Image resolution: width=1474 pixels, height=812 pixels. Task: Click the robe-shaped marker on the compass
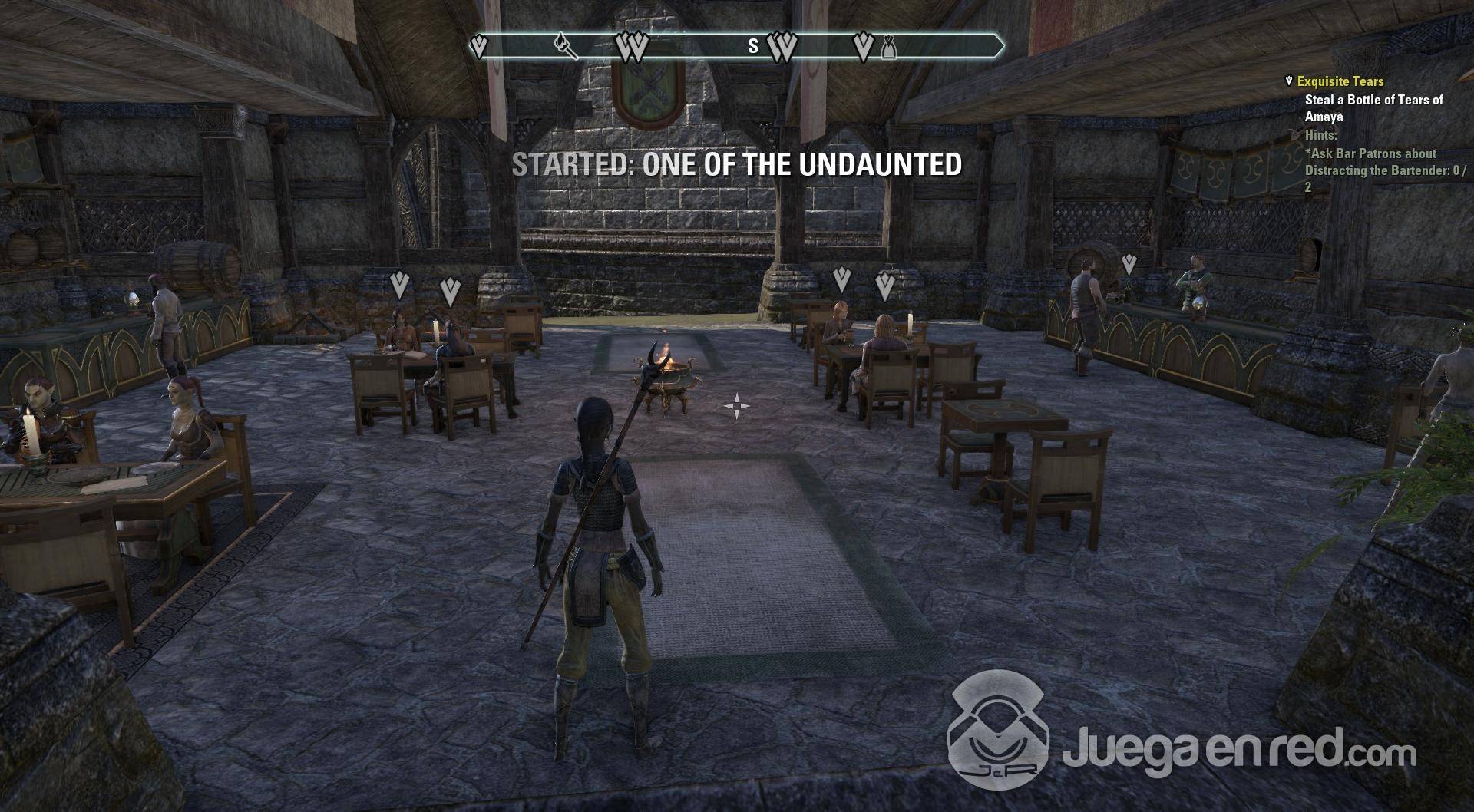coord(889,48)
